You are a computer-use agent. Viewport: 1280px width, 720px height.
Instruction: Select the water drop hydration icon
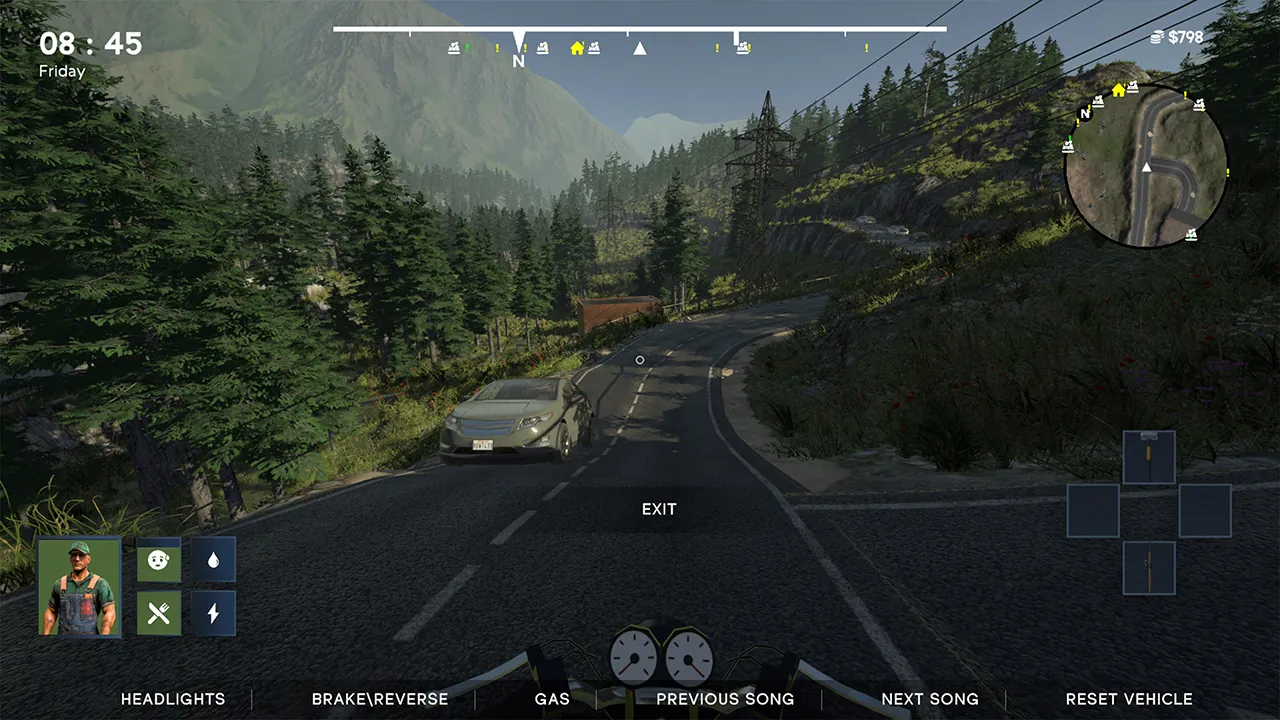(x=213, y=561)
